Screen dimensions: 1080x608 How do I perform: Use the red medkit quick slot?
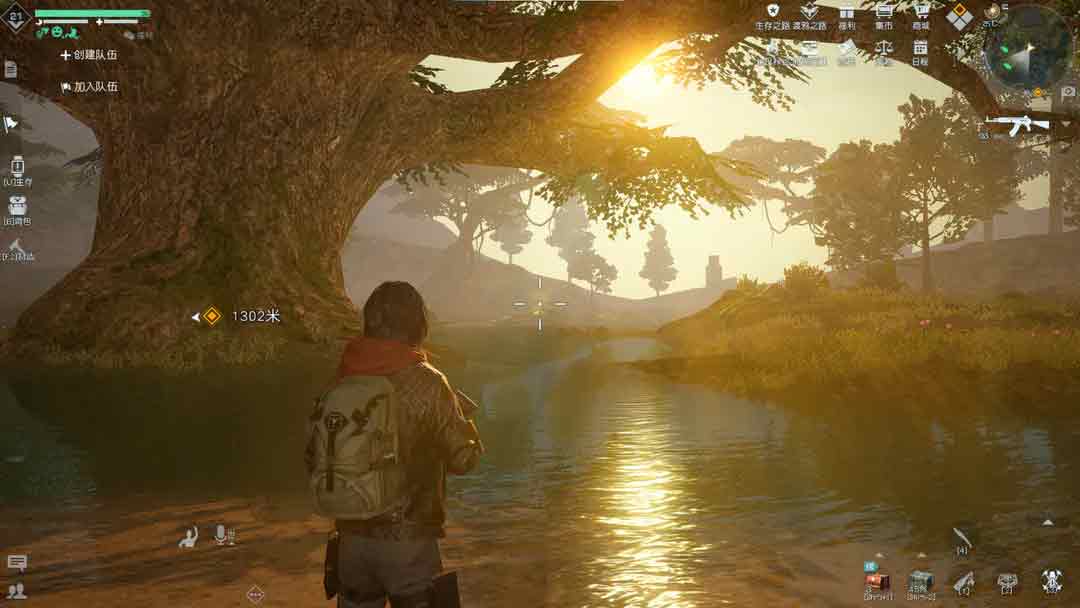[877, 582]
